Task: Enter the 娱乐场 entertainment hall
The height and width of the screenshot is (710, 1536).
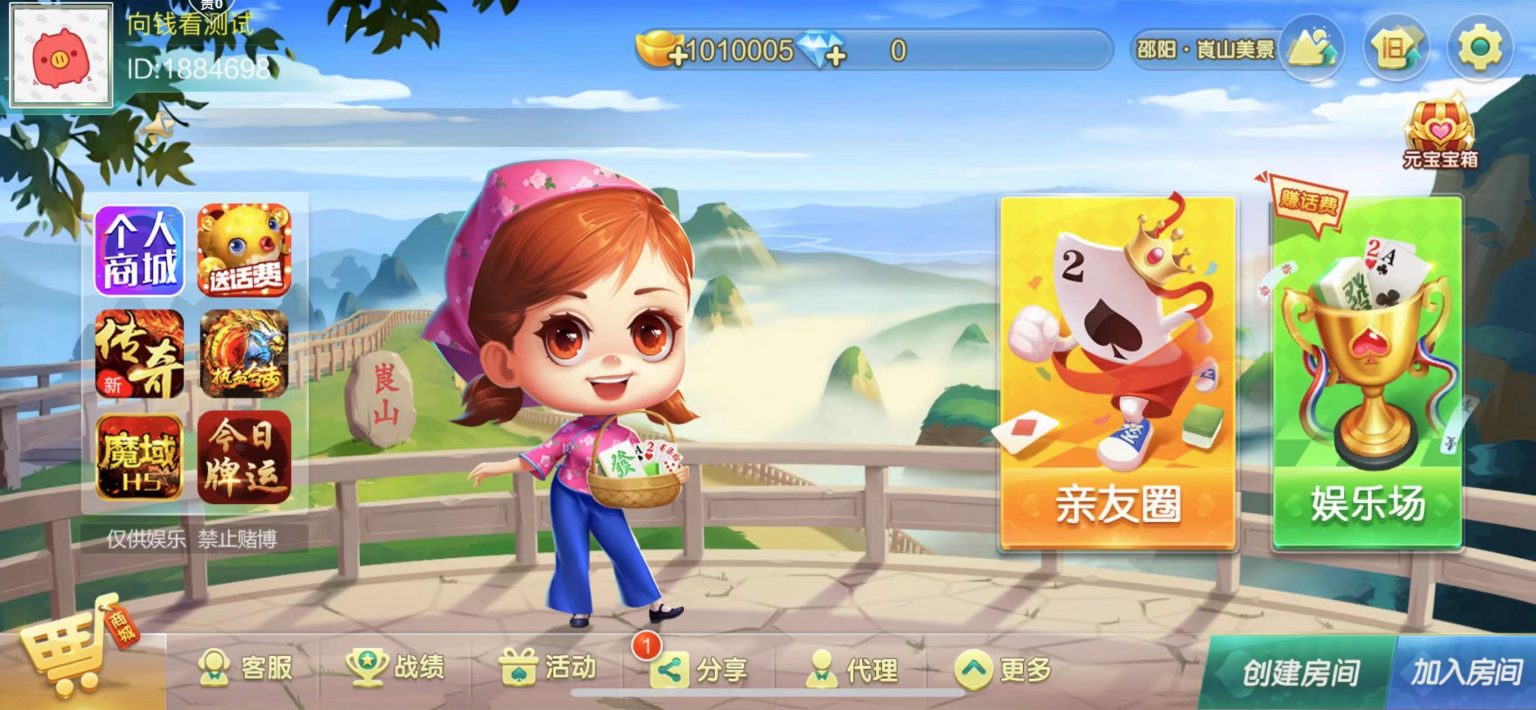Action: point(1367,372)
